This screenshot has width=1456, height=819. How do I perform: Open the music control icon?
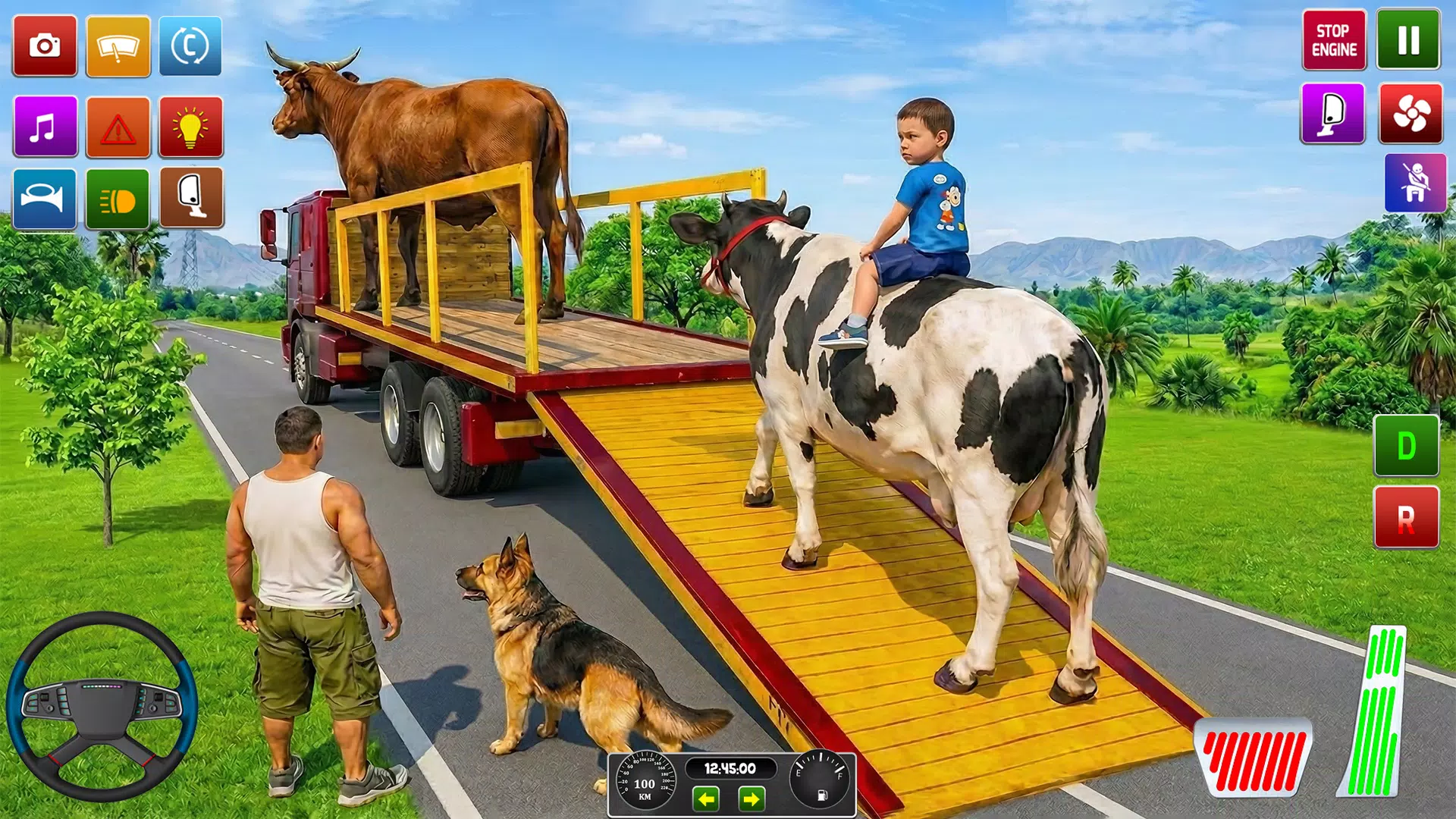pyautogui.click(x=43, y=127)
